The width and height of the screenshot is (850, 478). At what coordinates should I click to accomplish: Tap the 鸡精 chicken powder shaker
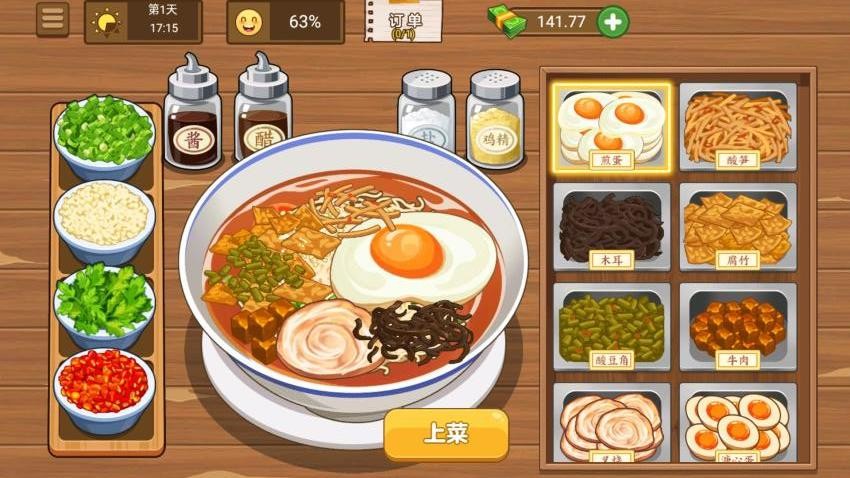[495, 118]
